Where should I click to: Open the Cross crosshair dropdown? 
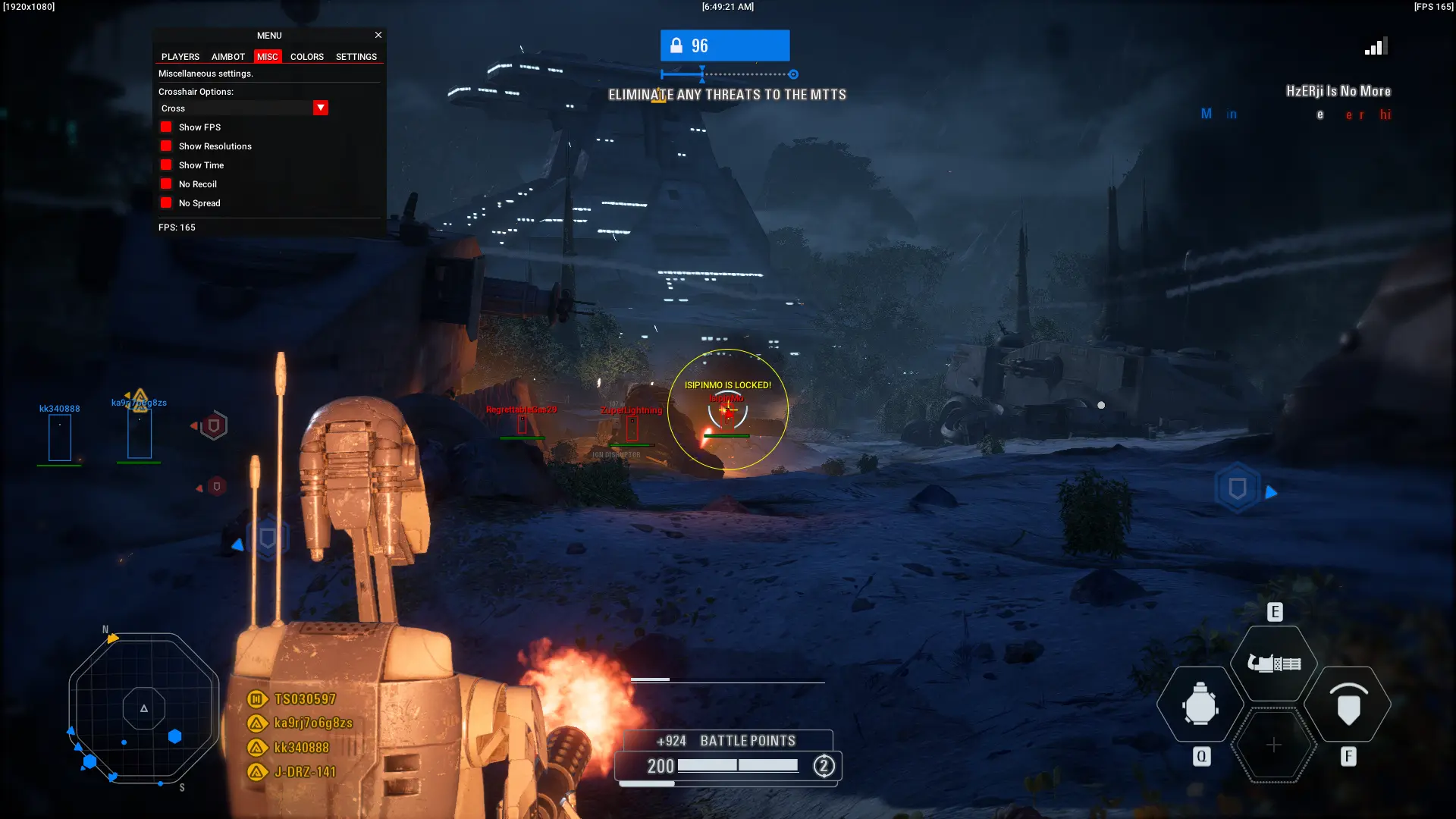click(x=320, y=108)
